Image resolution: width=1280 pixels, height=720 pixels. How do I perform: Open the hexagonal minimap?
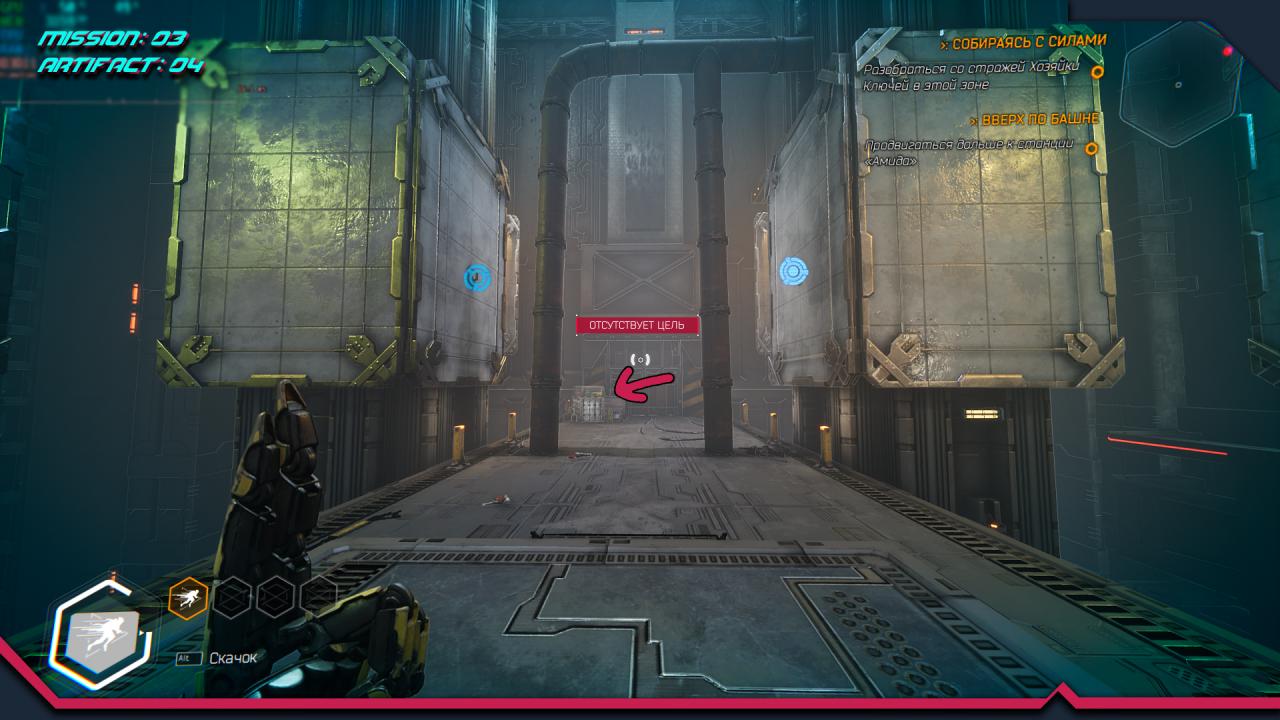coord(1179,85)
